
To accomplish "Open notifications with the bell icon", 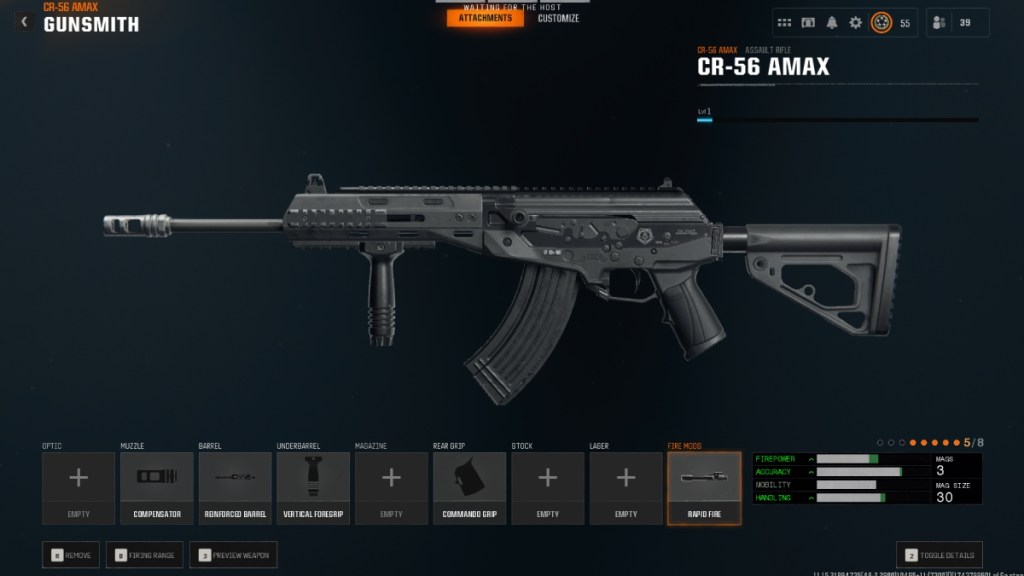I will 832,23.
